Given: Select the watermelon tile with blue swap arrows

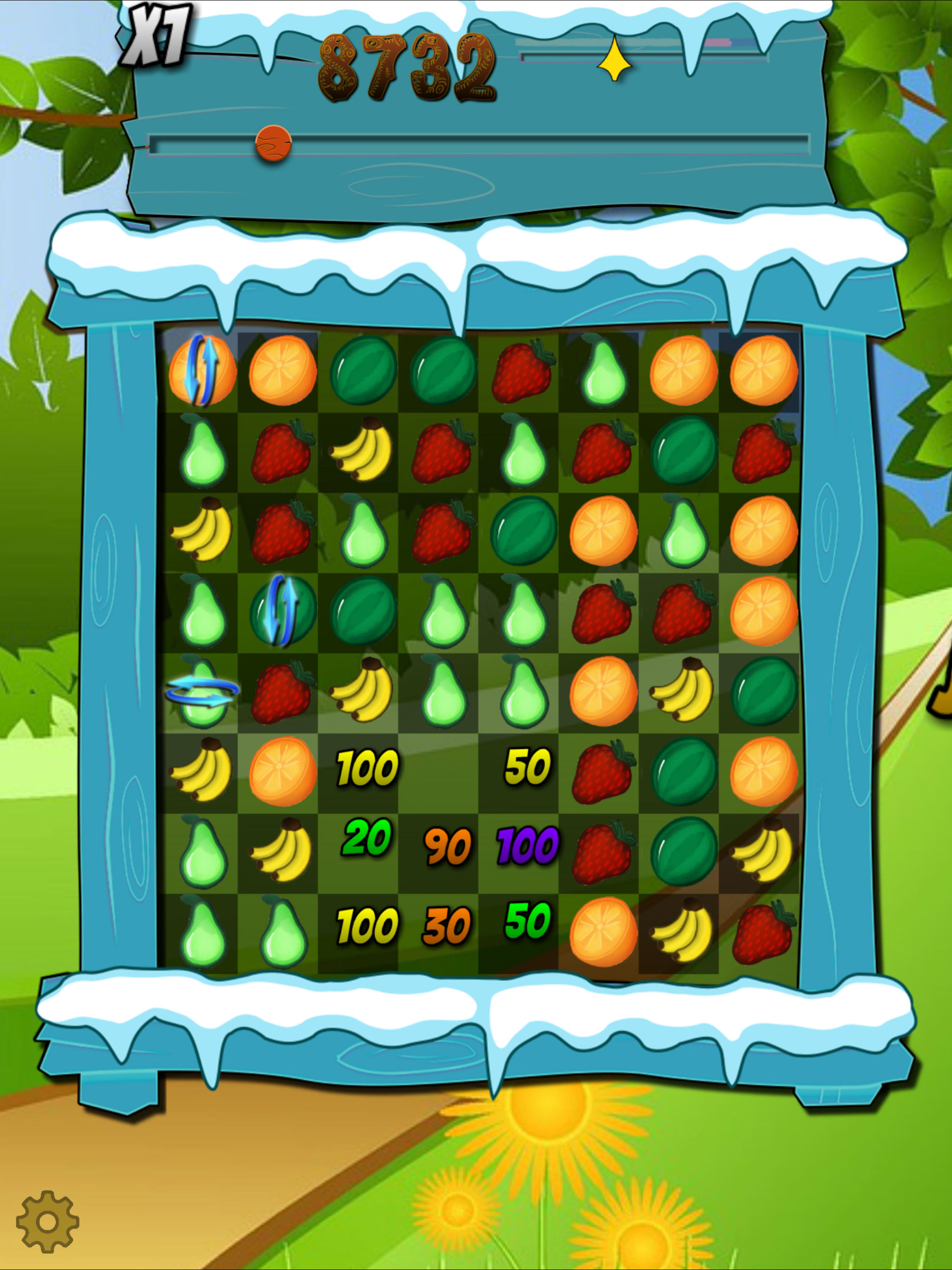Looking at the screenshot, I should point(283,611).
